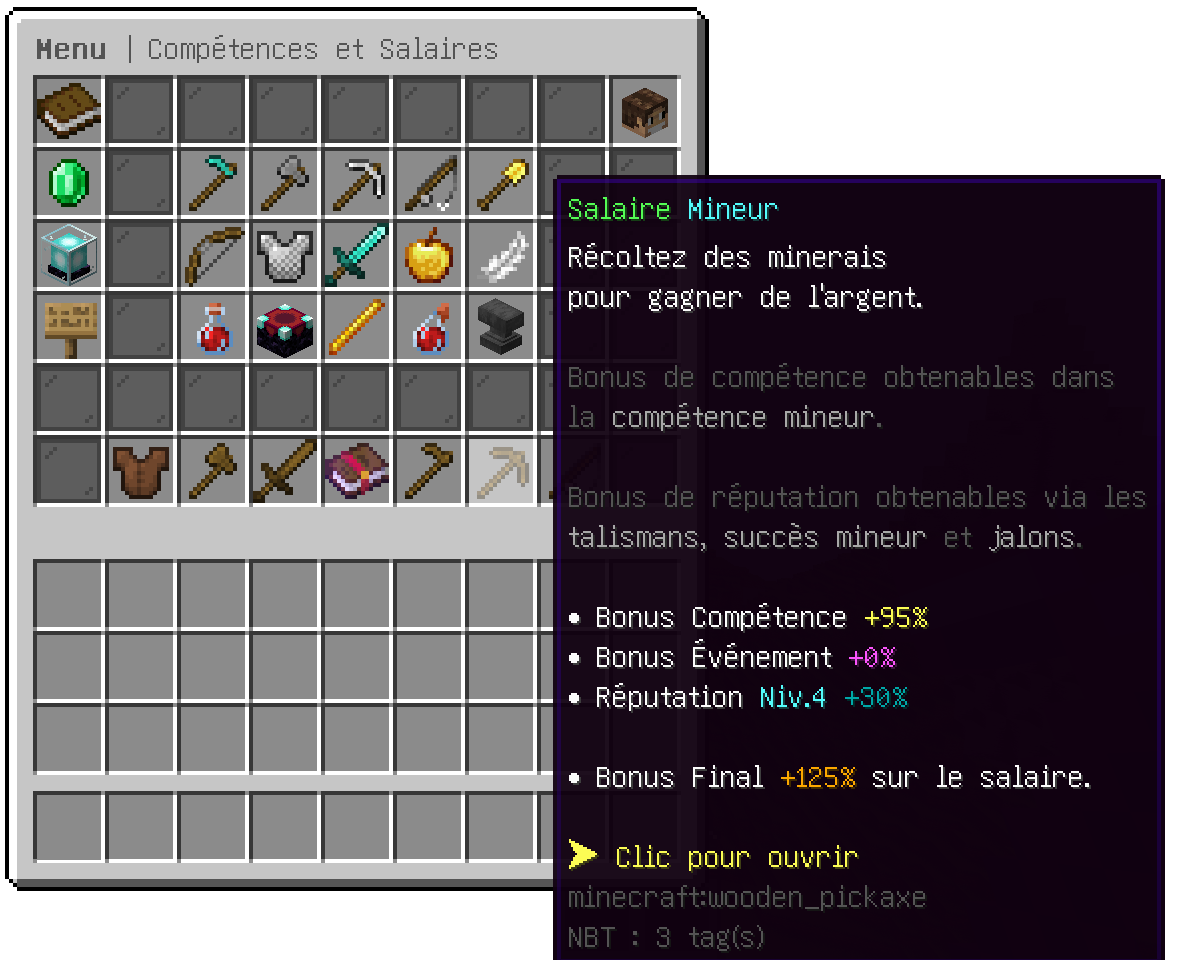The image size is (1187, 971).
Task: Click the green emerald item
Action: click(x=69, y=183)
